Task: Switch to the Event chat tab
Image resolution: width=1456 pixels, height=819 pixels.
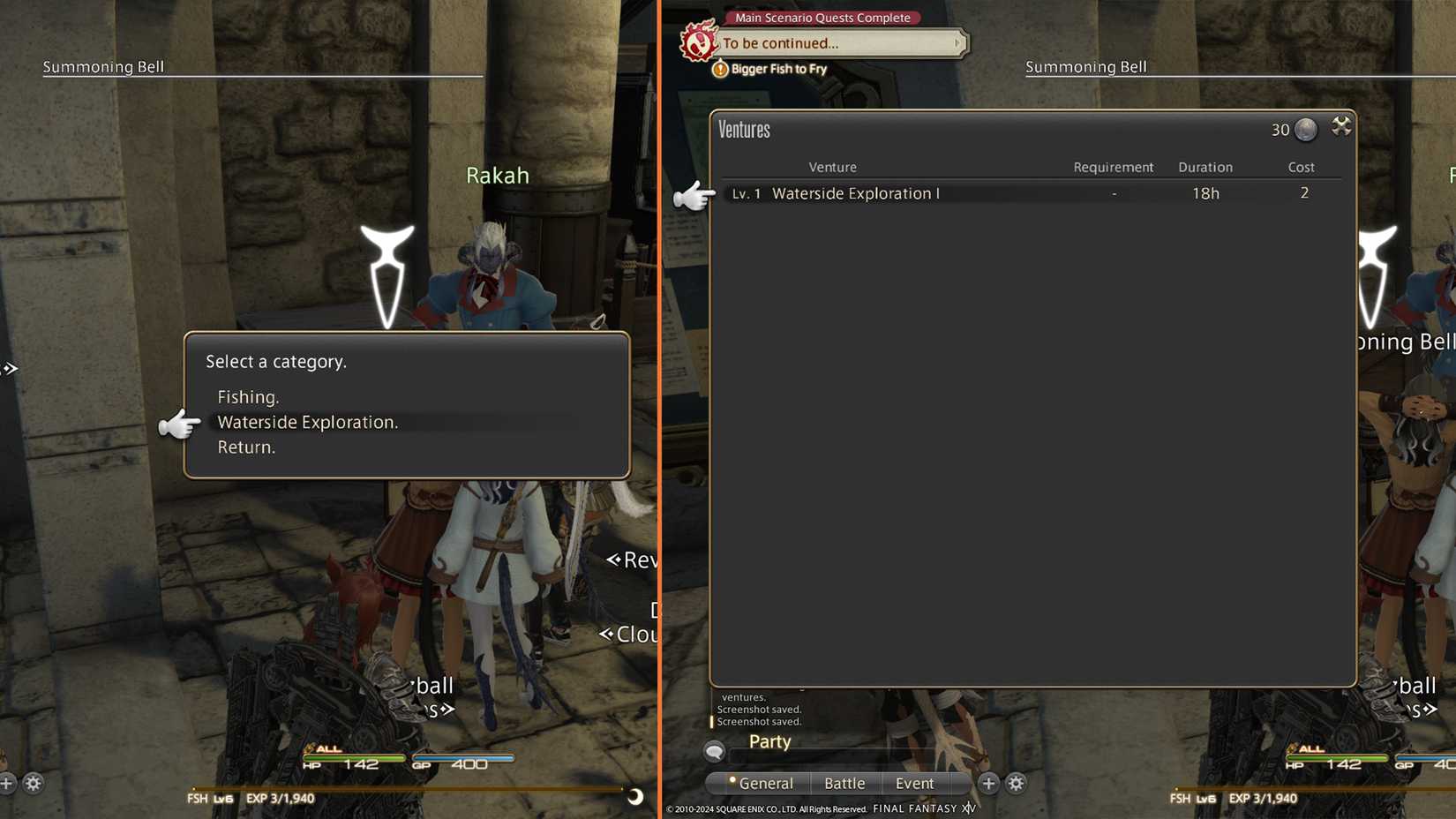Action: coord(914,783)
